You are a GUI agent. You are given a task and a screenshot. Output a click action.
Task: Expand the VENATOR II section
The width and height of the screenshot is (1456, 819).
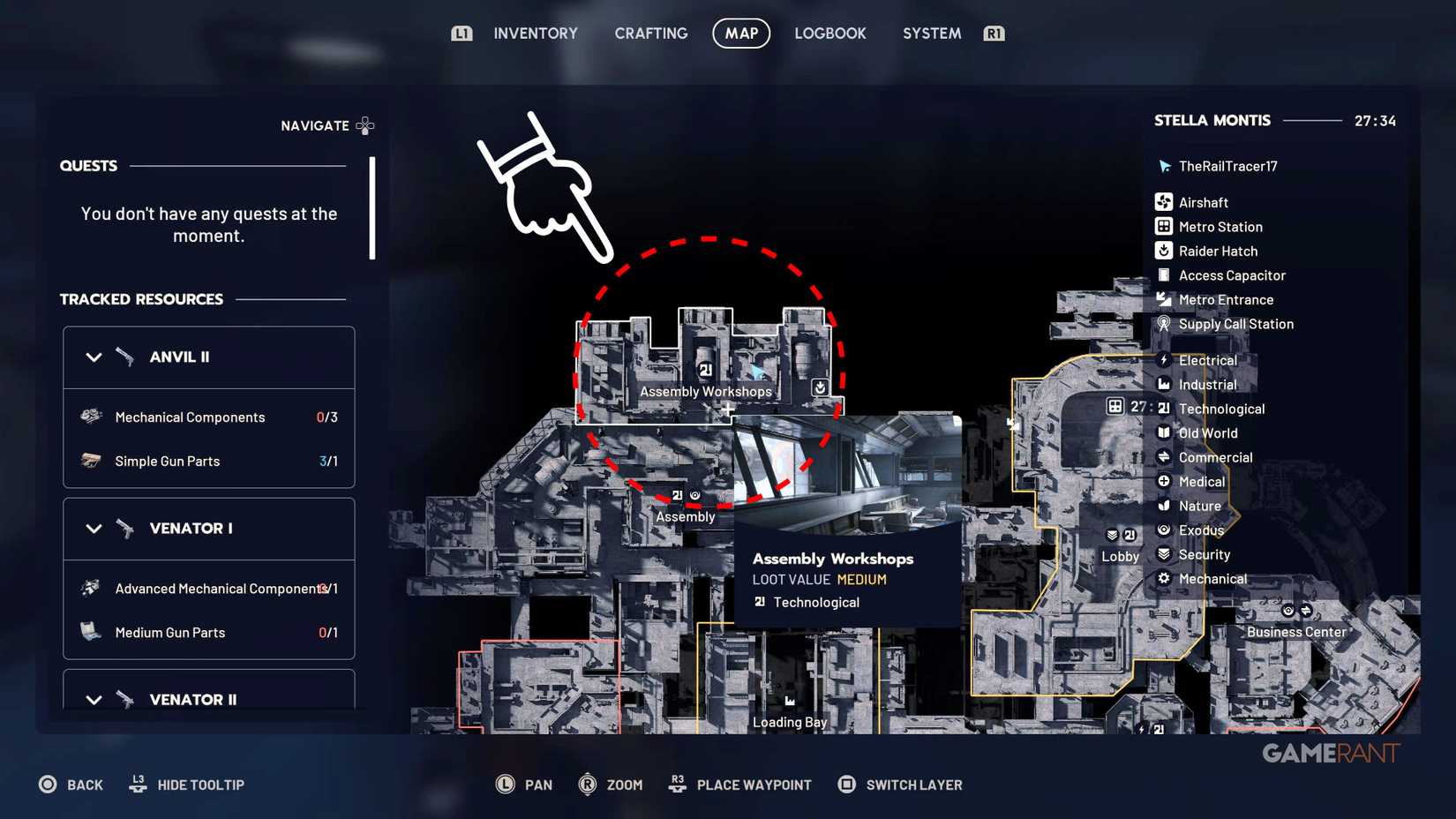(94, 699)
